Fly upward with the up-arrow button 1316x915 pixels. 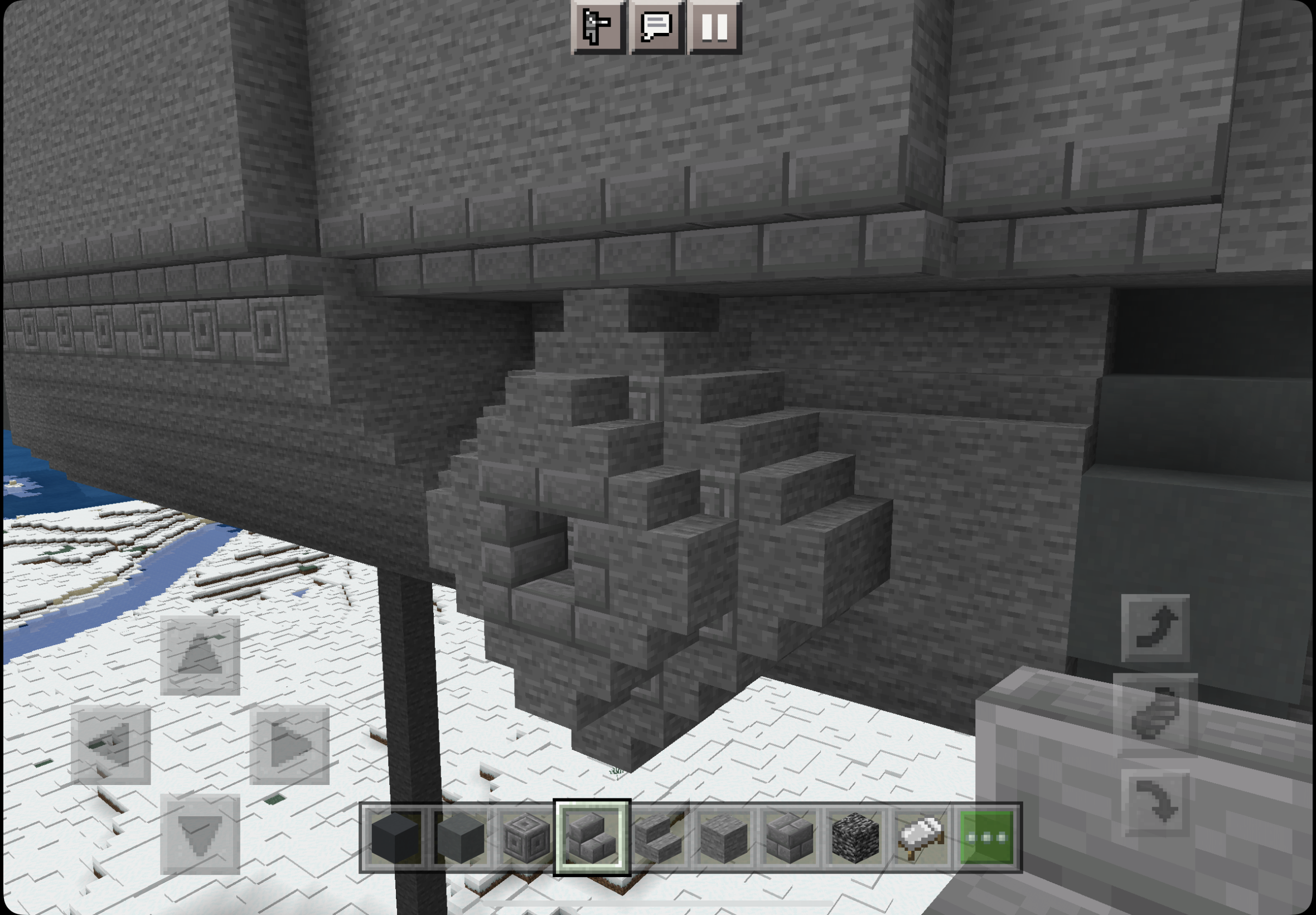click(1154, 627)
